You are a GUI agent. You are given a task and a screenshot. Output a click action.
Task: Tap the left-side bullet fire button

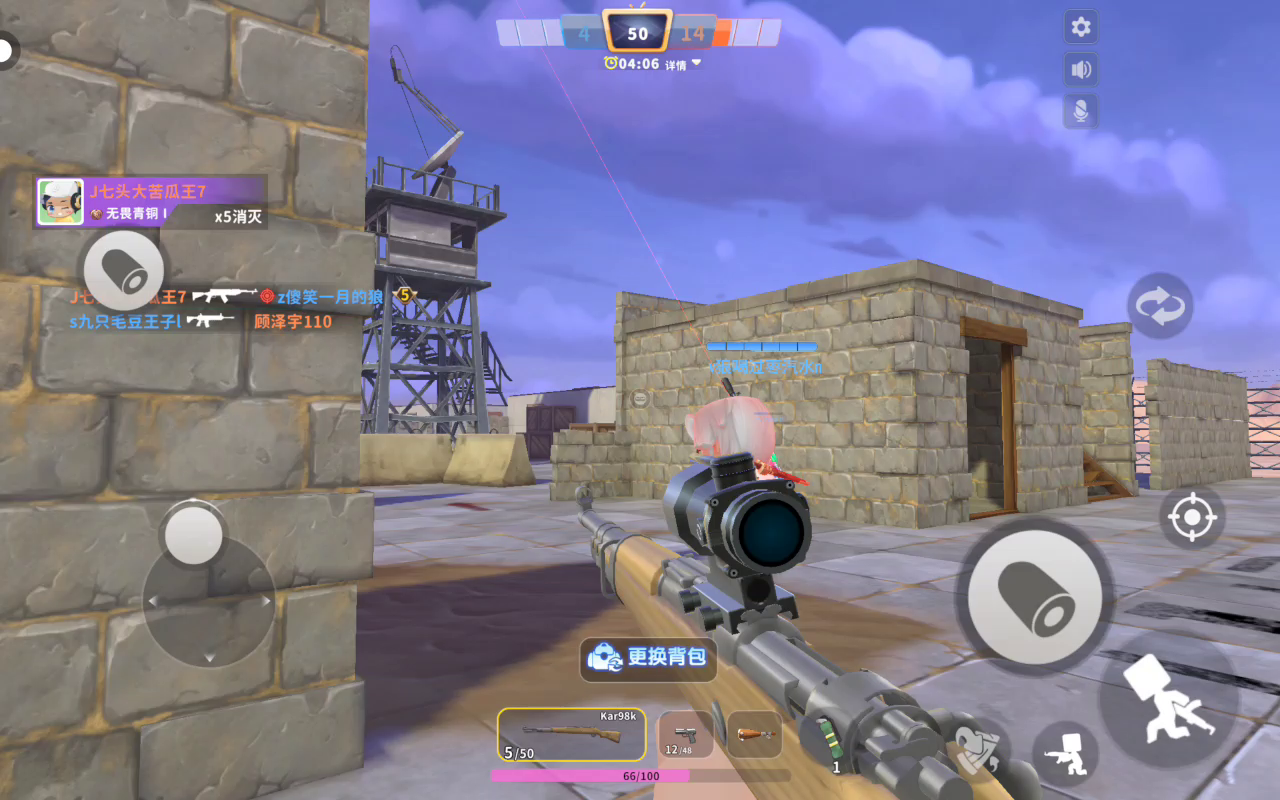point(123,270)
